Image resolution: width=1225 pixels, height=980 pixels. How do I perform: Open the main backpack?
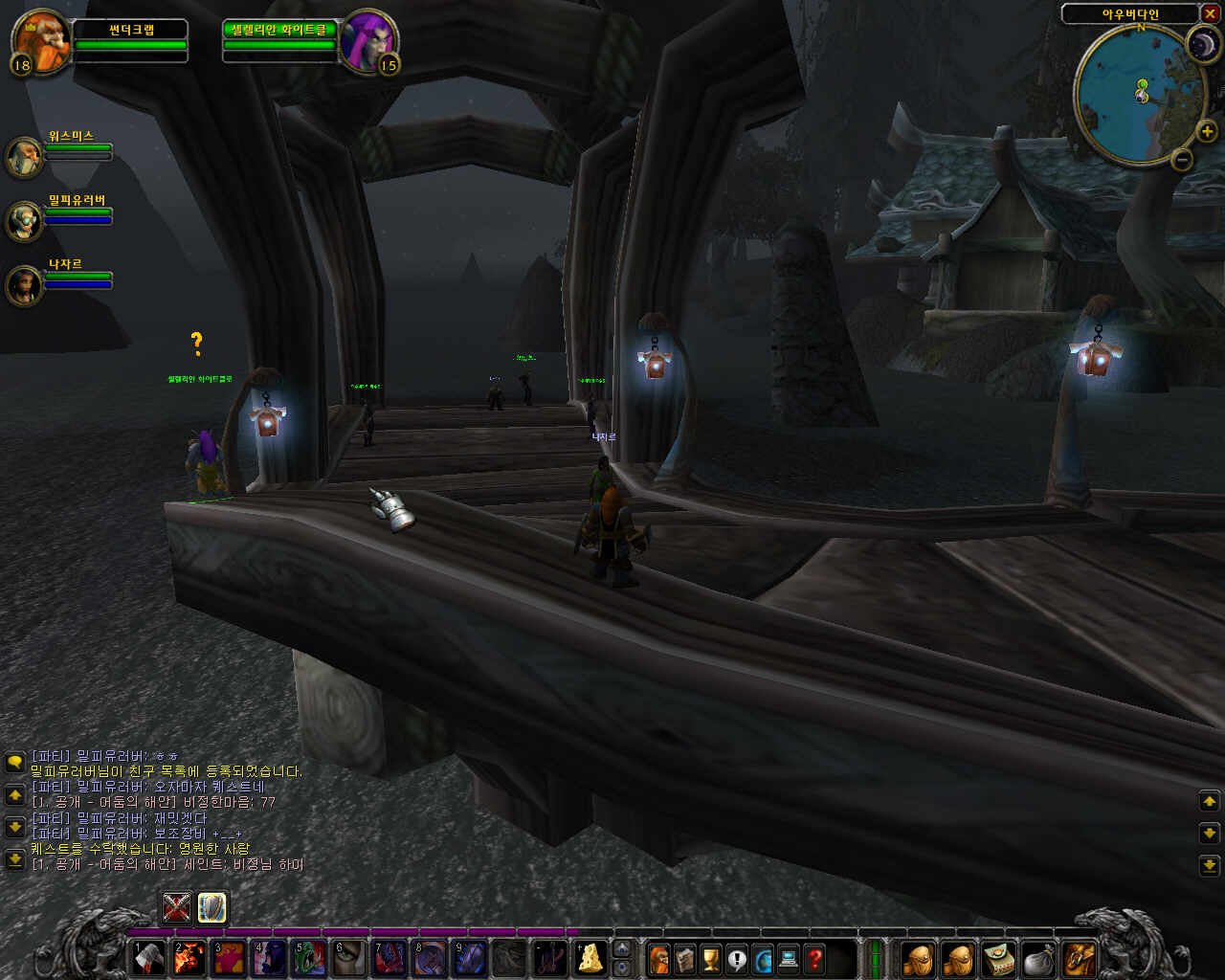click(1079, 958)
